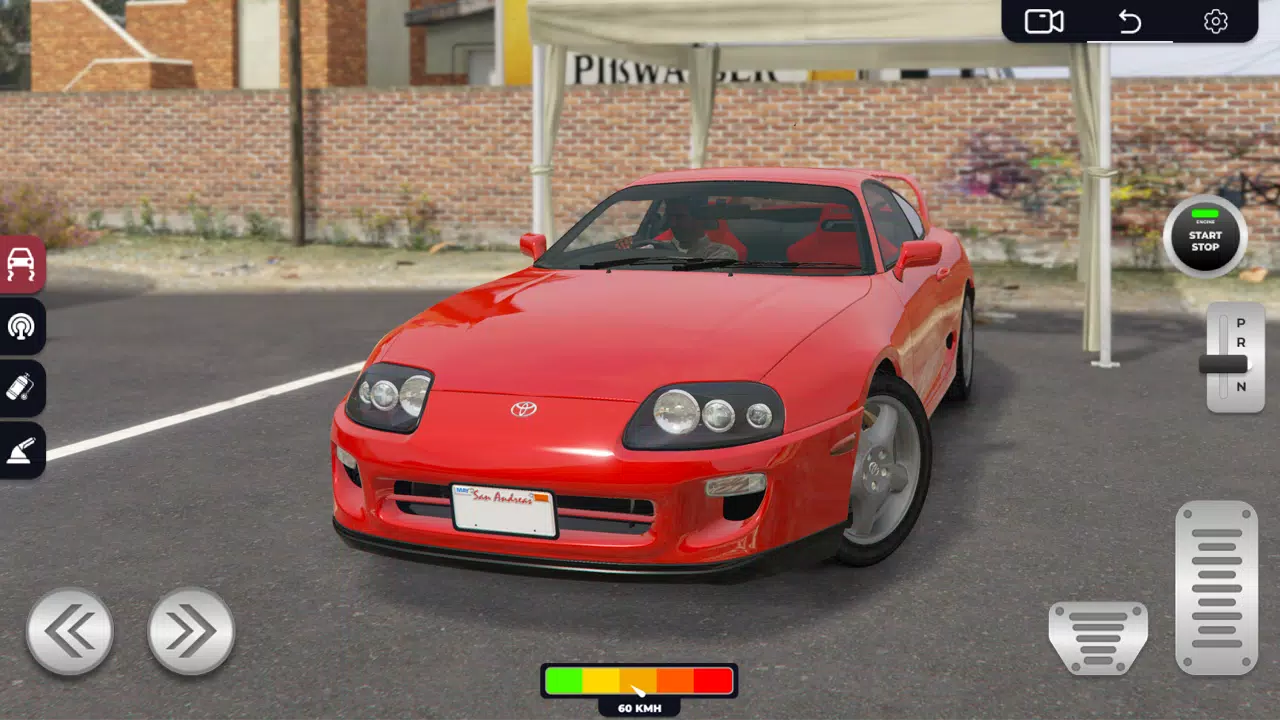Tap the green engine indicator light

click(1203, 213)
